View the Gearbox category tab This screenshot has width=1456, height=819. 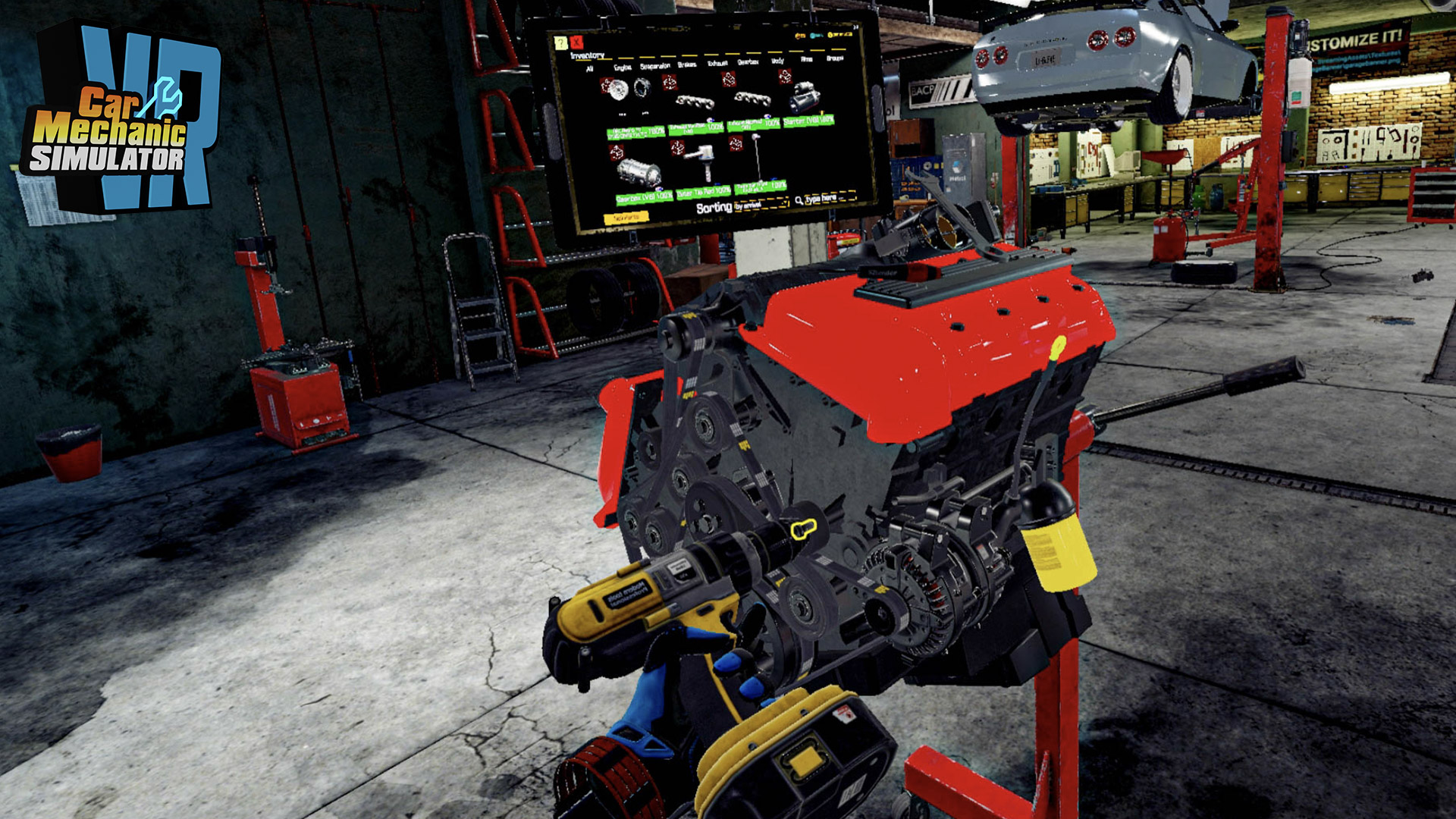pyautogui.click(x=748, y=62)
